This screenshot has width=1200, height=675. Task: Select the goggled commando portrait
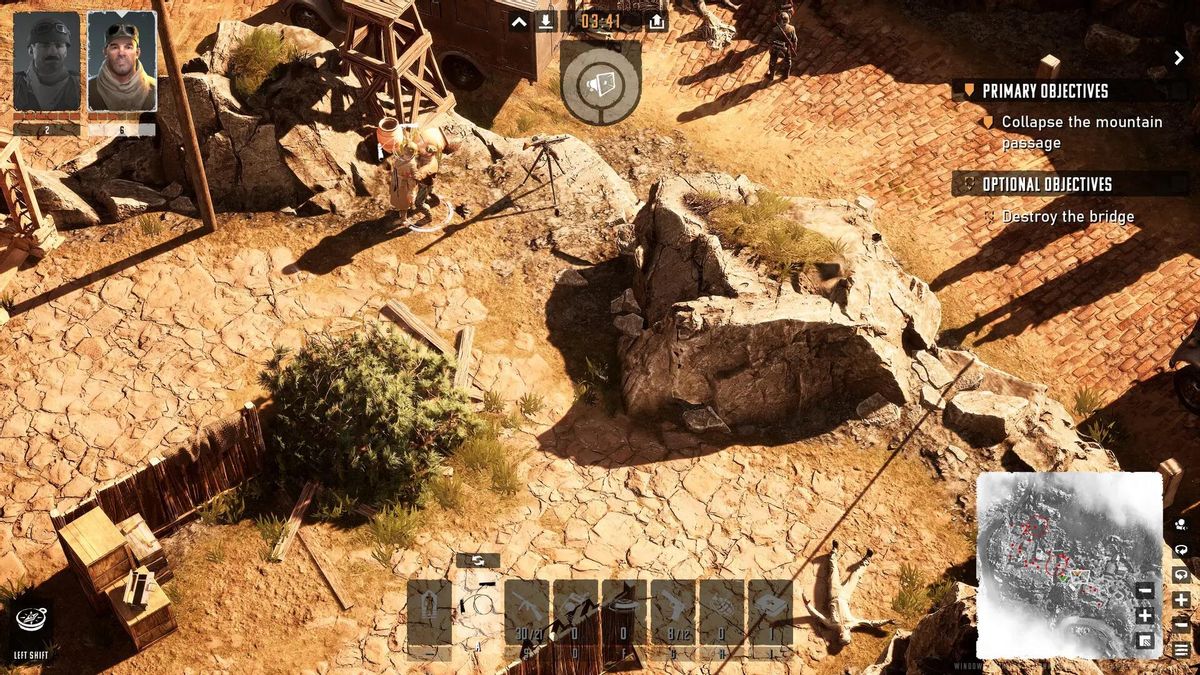(46, 63)
